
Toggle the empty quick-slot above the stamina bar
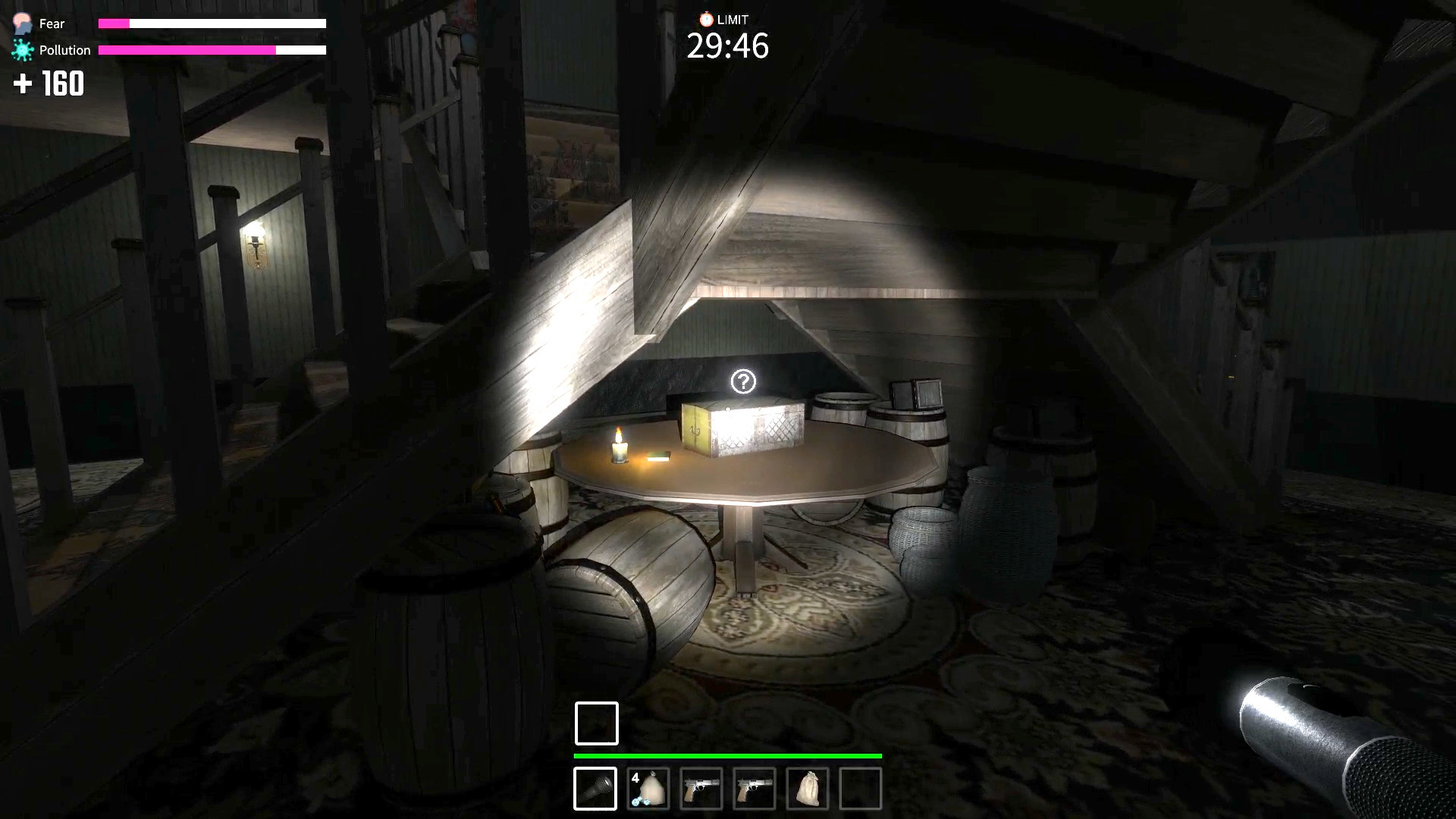[x=596, y=723]
